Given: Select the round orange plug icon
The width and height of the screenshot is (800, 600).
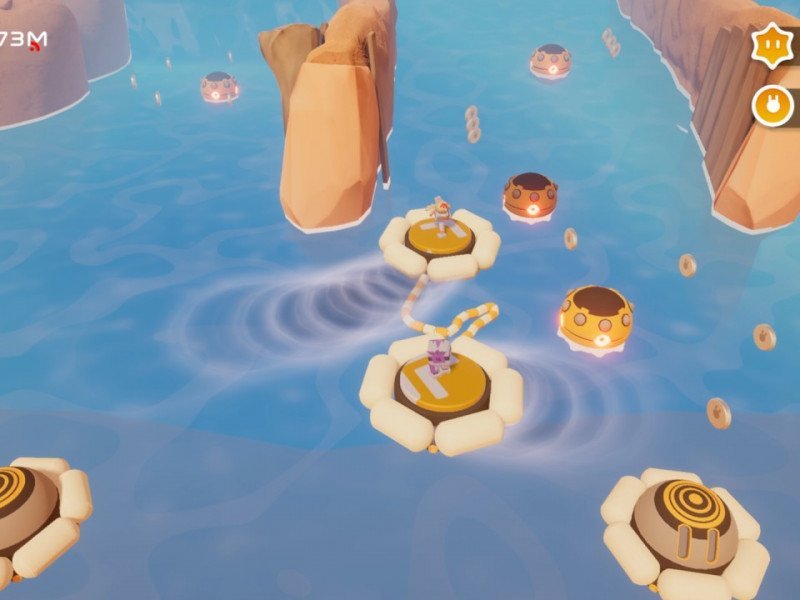Looking at the screenshot, I should [x=772, y=105].
